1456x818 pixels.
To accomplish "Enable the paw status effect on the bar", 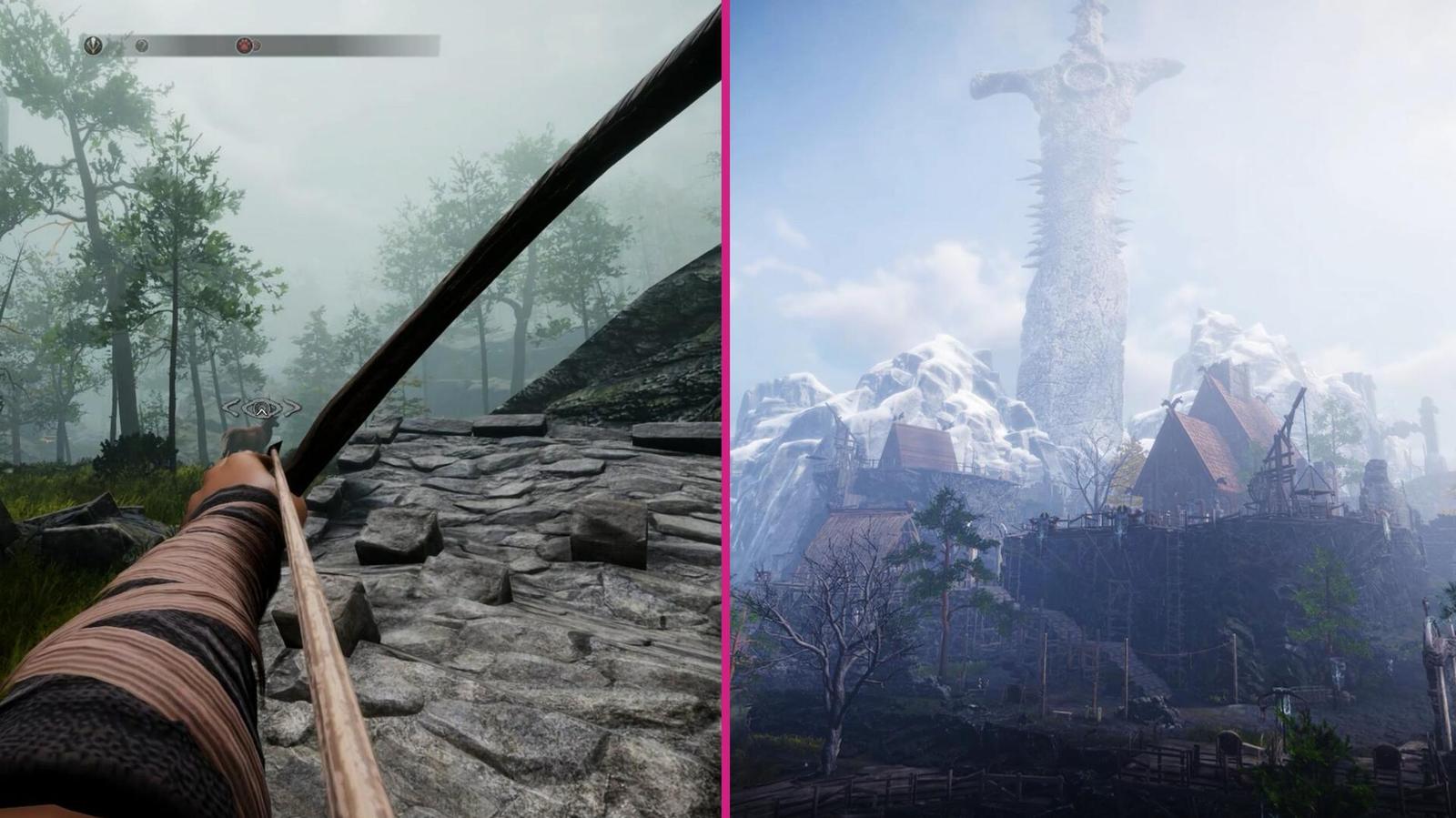I will (245, 45).
